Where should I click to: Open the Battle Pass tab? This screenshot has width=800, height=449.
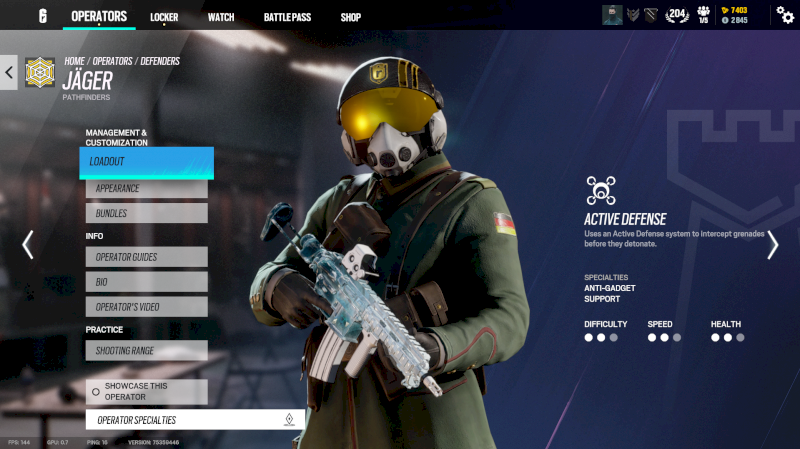coord(287,17)
